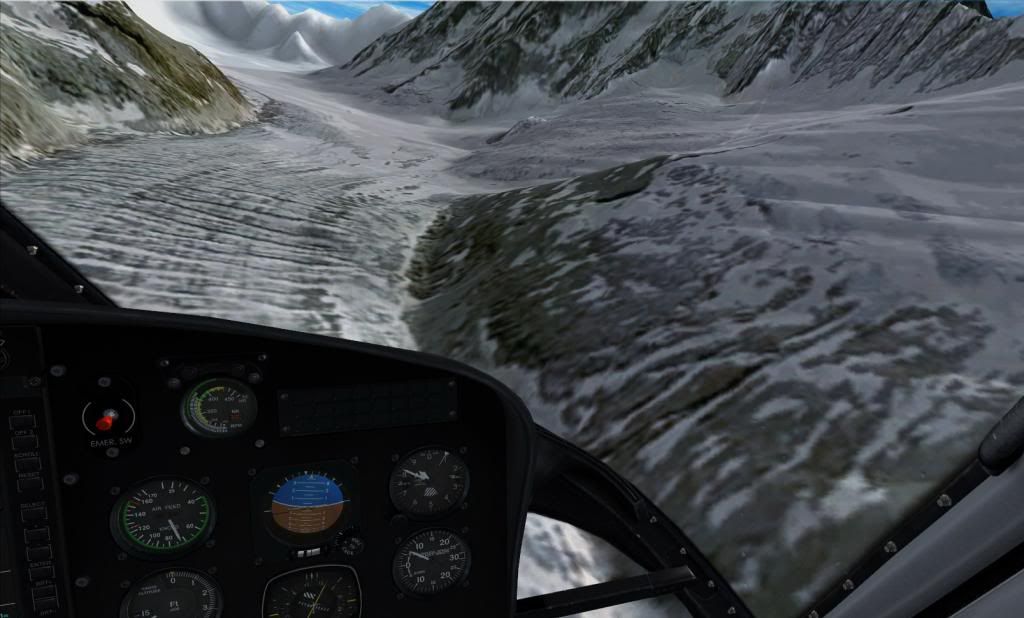Screen dimensions: 1024x618
Task: Turn the attitude indicator adjustment knob
Action: pyautogui.click(x=350, y=545)
